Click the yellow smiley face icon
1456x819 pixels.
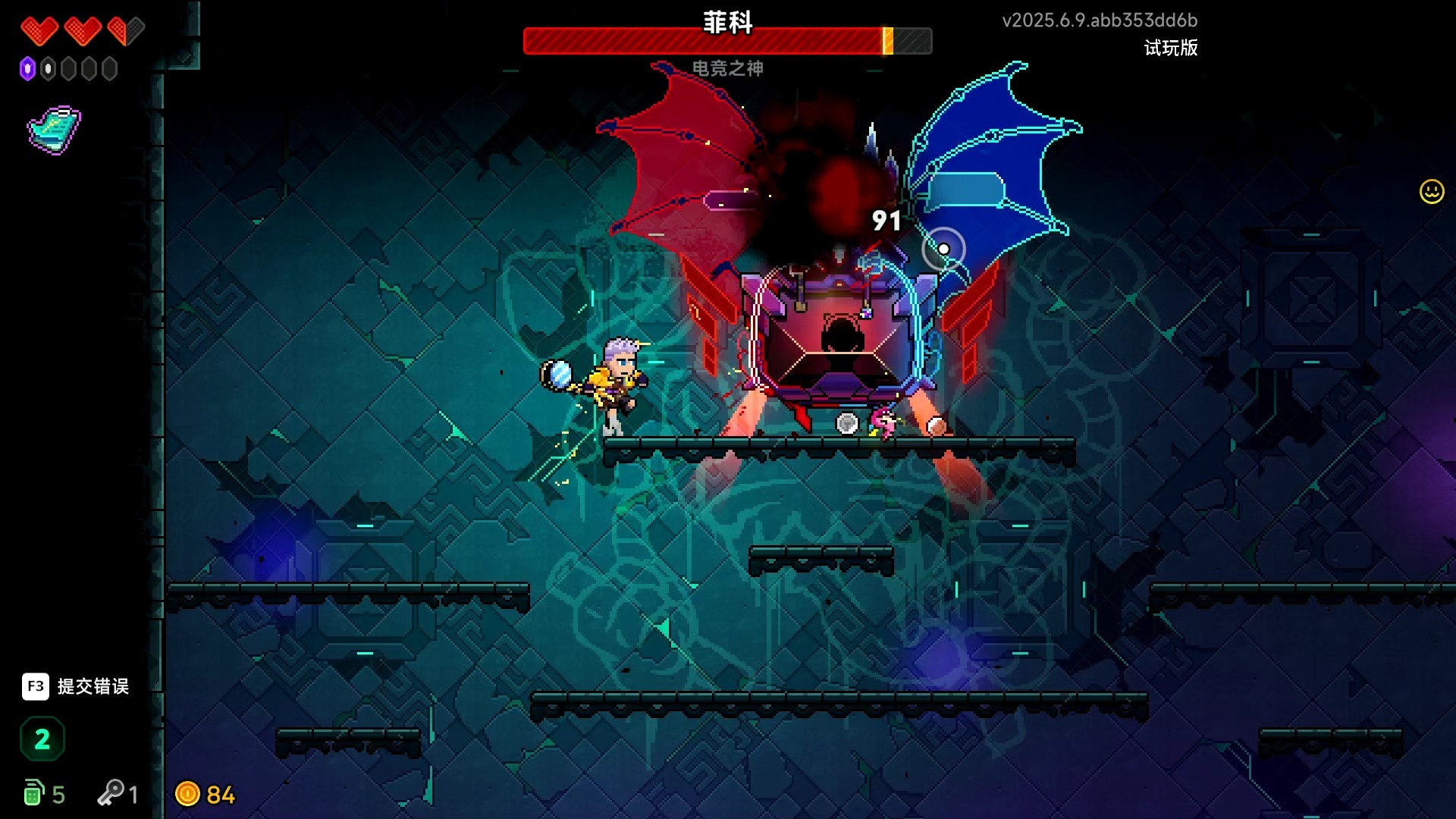1431,191
